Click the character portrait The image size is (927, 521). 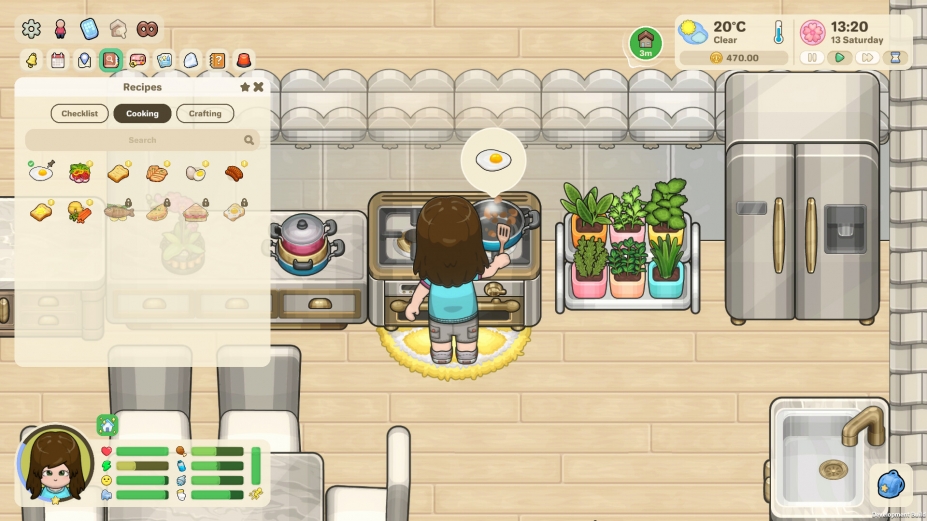[55, 465]
